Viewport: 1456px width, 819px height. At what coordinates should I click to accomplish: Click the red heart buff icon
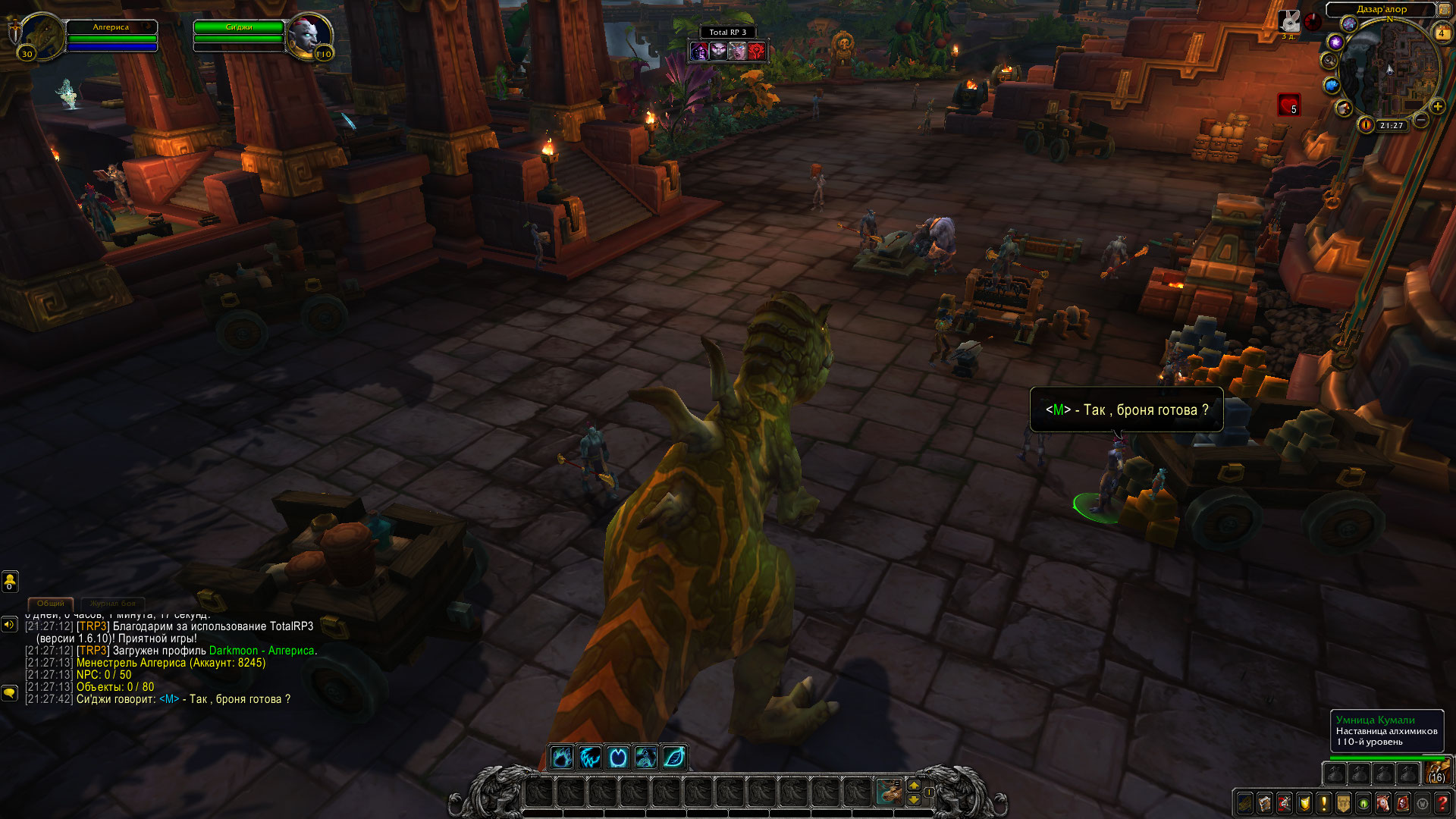(1288, 104)
